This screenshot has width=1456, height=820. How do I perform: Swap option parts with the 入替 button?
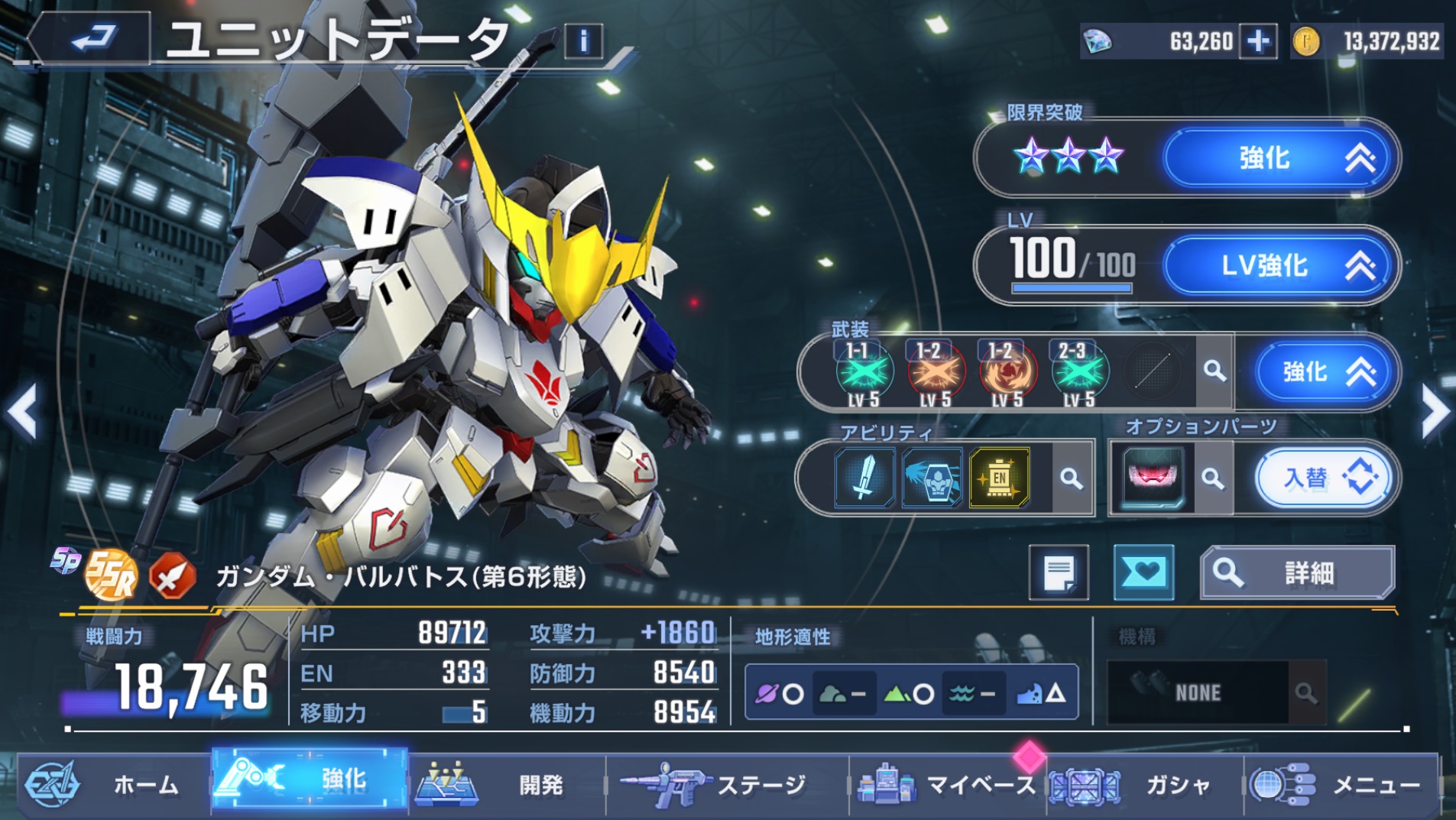pos(1325,478)
